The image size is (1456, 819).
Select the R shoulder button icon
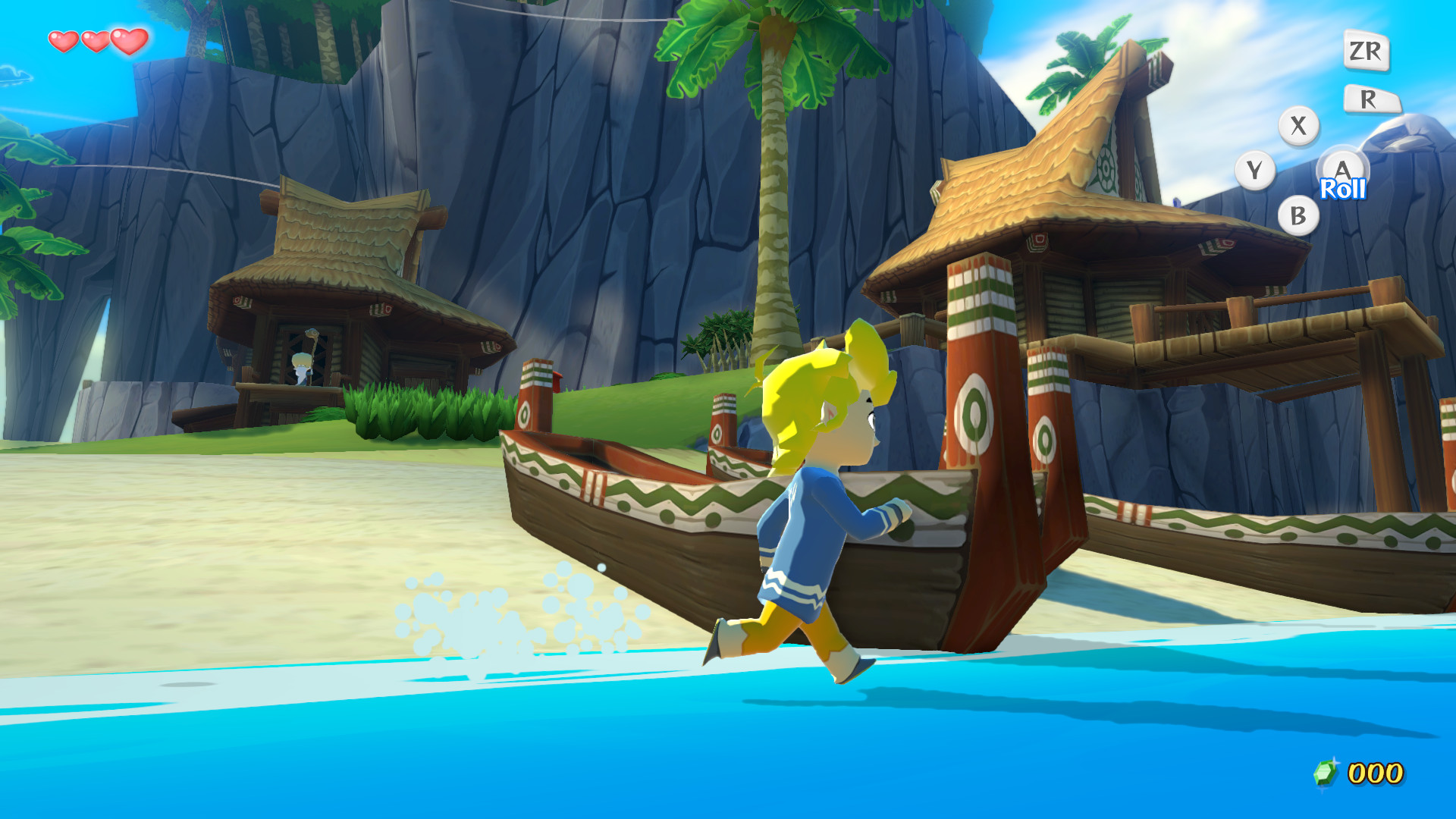coord(1373,97)
